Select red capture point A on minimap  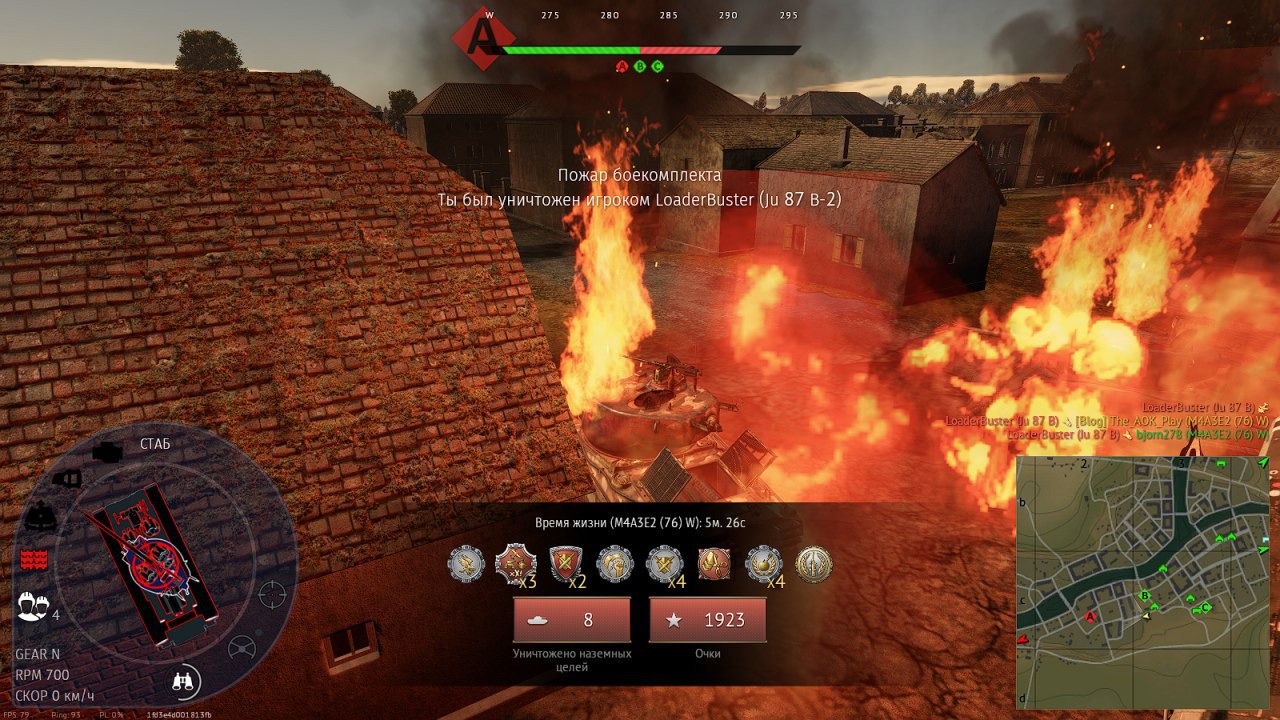[x=1090, y=617]
